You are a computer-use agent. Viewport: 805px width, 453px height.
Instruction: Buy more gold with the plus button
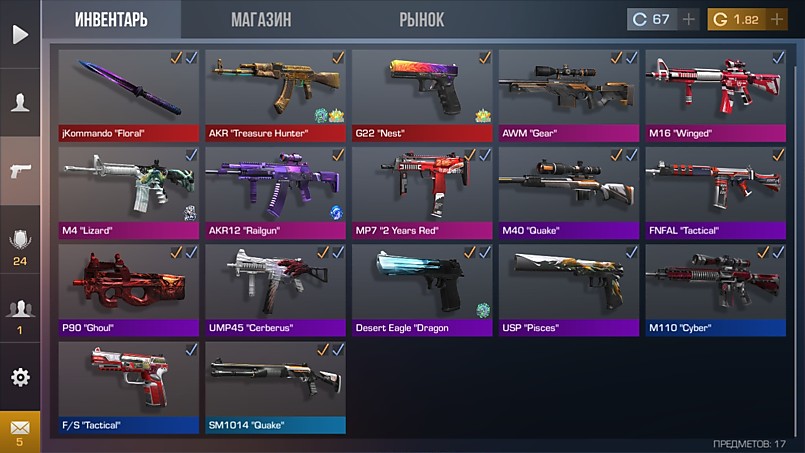(x=776, y=19)
